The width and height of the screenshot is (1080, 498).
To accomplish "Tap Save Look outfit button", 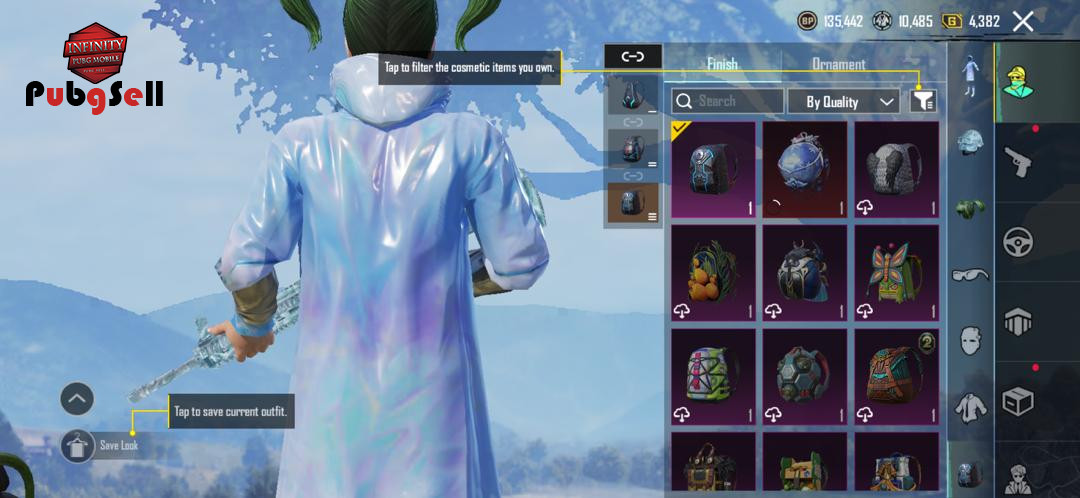I will pyautogui.click(x=78, y=446).
